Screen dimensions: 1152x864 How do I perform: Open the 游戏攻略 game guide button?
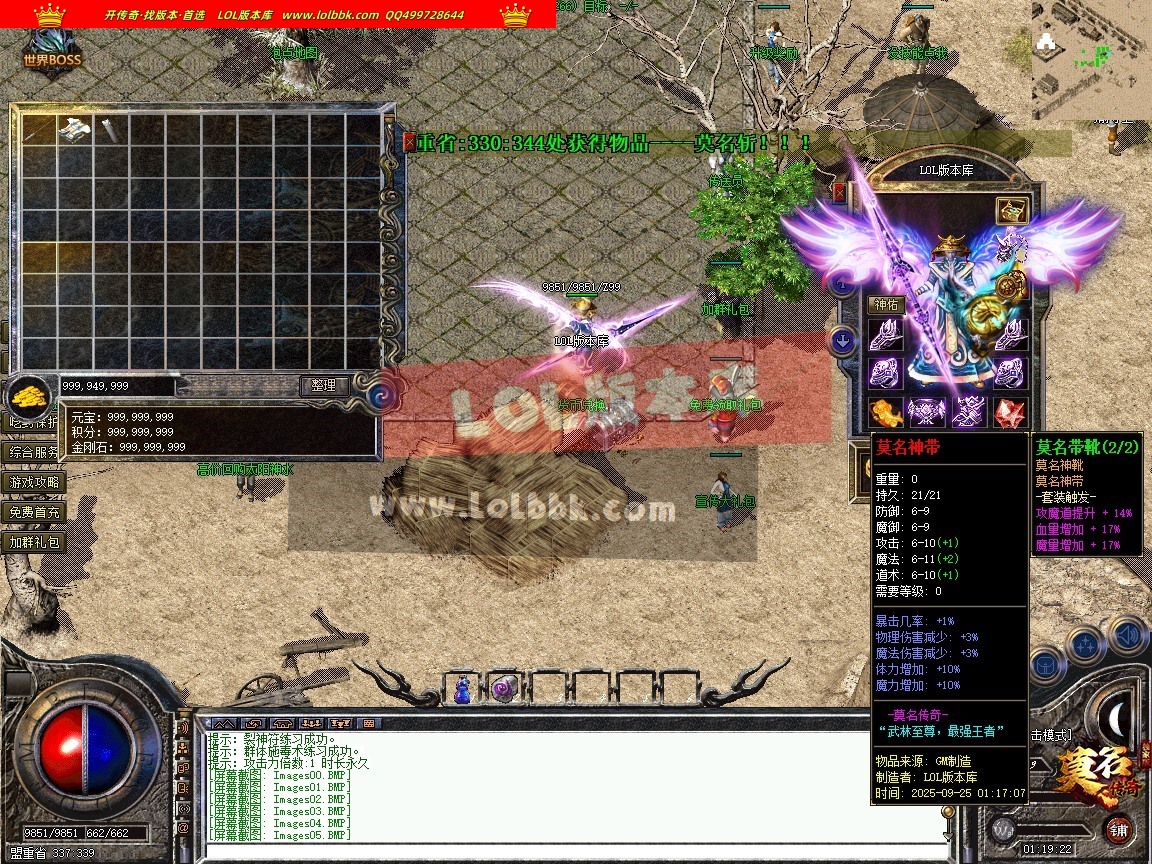pyautogui.click(x=35, y=482)
